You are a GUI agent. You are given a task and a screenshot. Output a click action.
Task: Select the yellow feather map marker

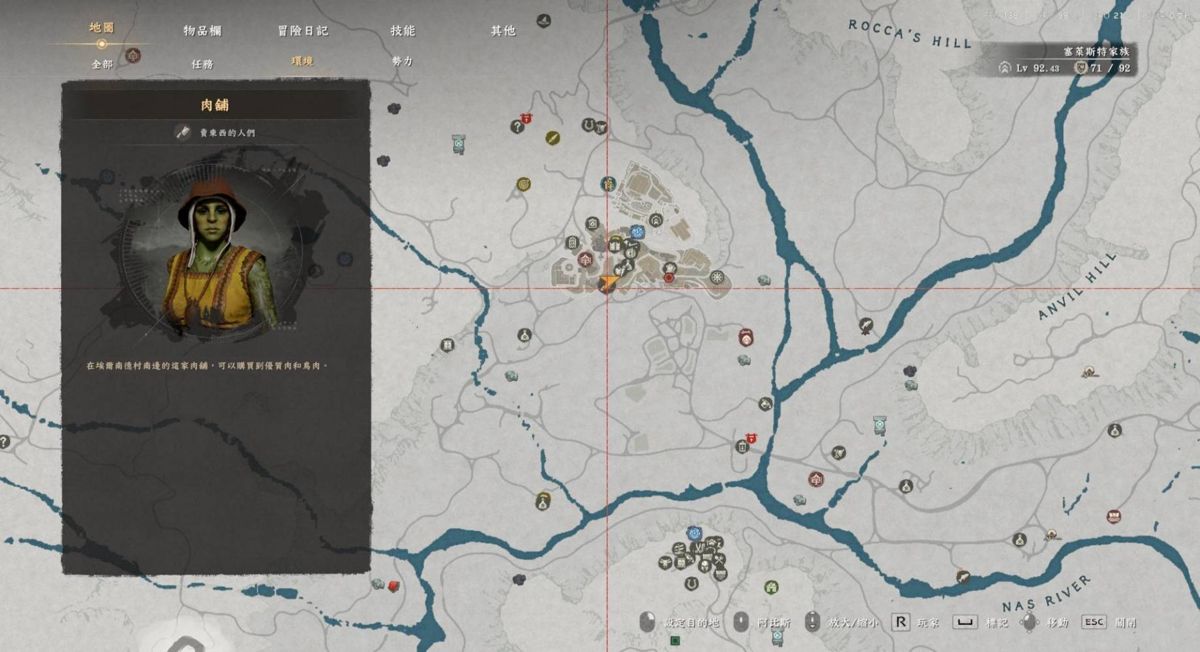tap(552, 138)
